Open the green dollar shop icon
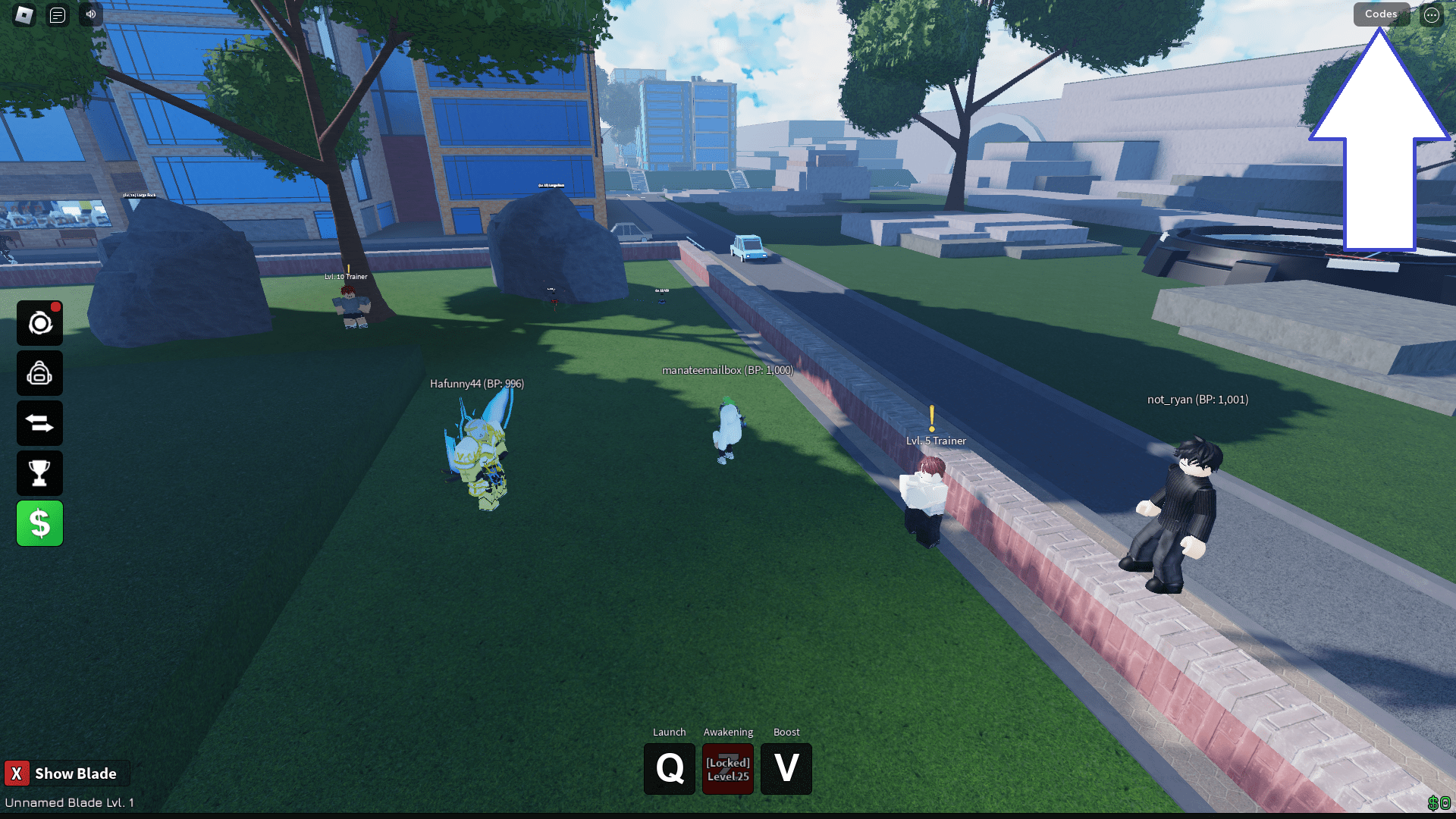This screenshot has width=1456, height=819. tap(39, 522)
